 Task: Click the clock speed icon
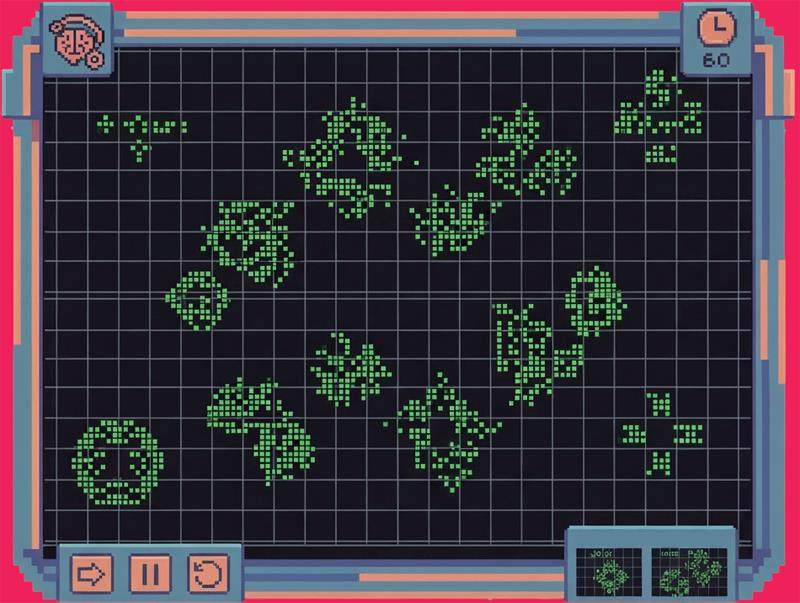click(715, 30)
